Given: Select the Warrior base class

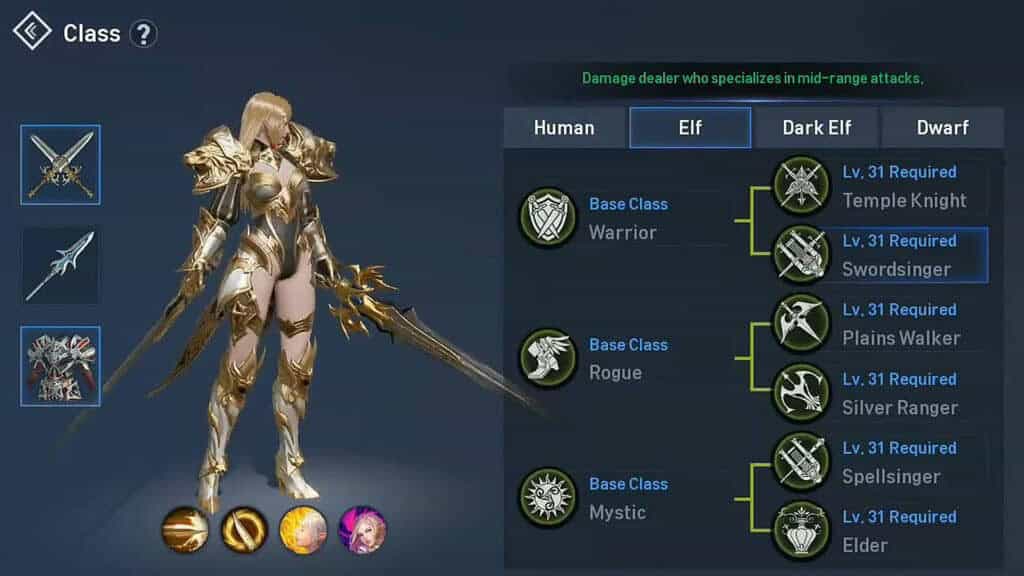Looking at the screenshot, I should [x=548, y=218].
